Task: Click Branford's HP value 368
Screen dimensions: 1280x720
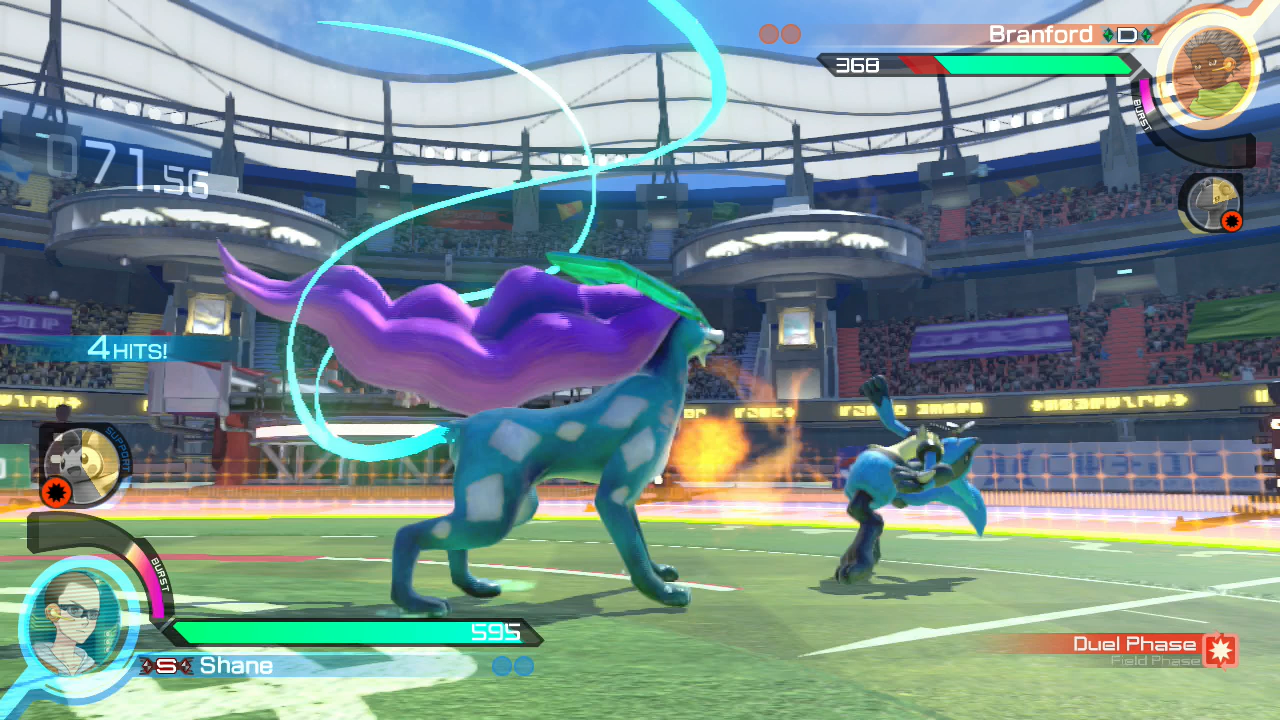Action: click(x=860, y=65)
